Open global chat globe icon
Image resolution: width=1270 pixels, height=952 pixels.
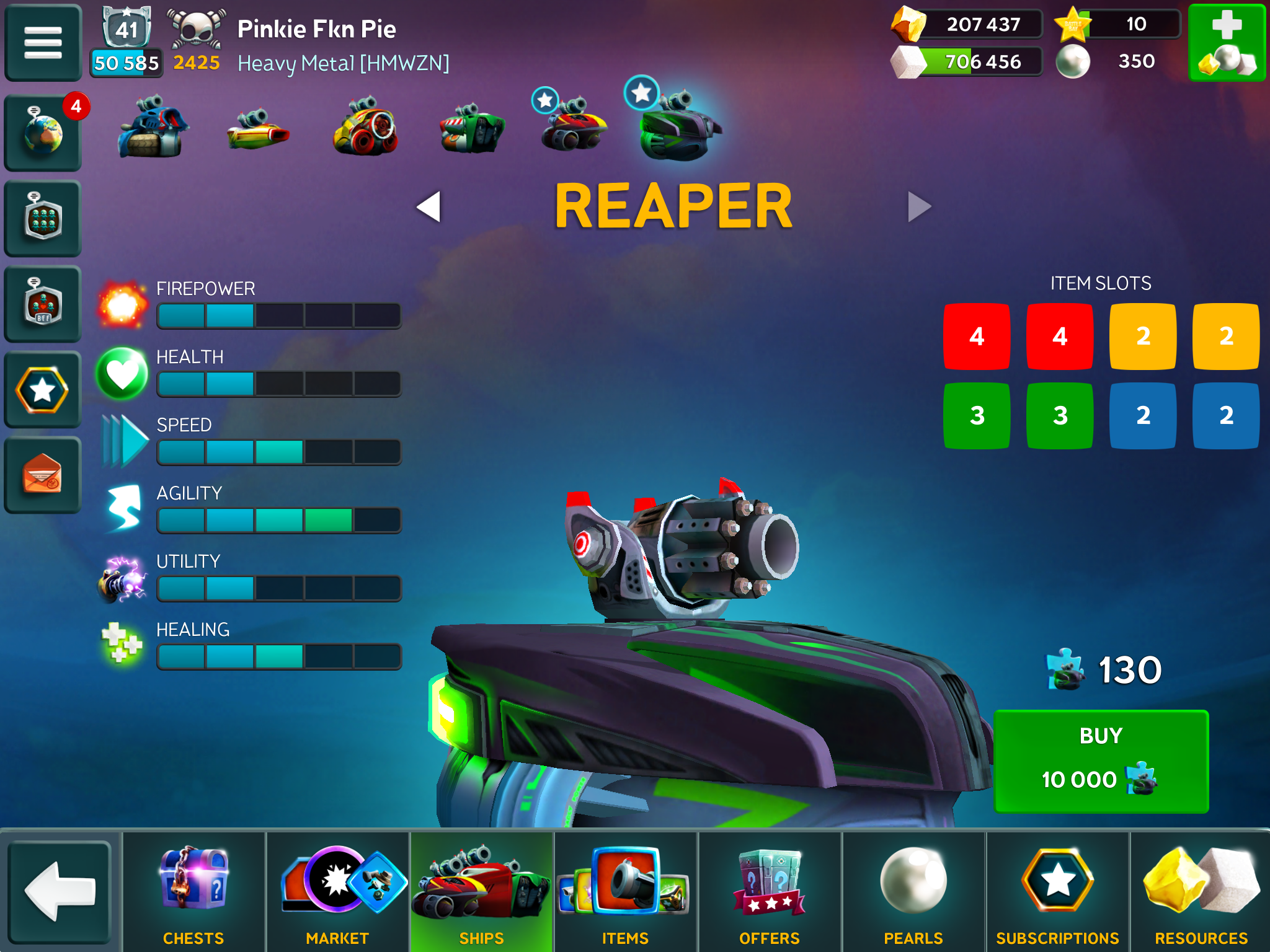tap(43, 132)
